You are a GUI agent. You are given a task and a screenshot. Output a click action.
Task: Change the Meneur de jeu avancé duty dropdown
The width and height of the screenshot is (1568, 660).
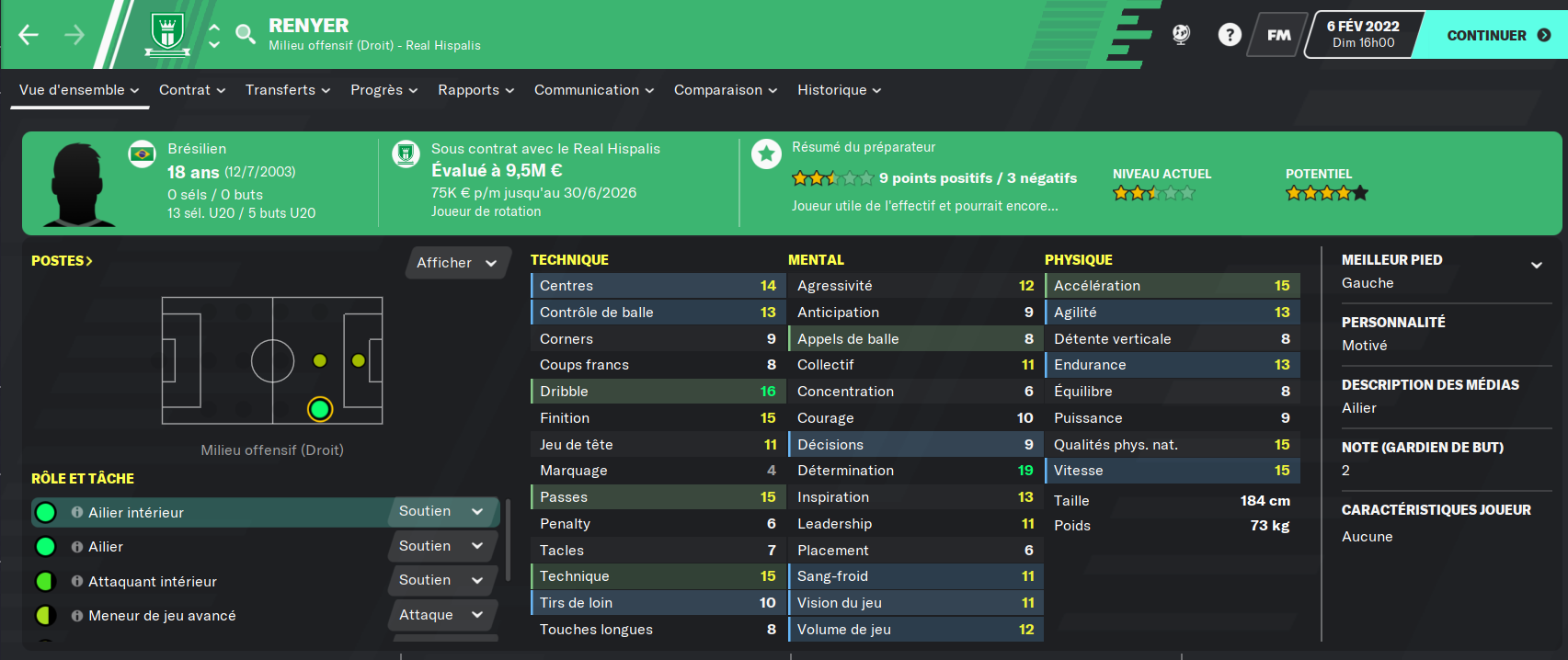pyautogui.click(x=441, y=615)
